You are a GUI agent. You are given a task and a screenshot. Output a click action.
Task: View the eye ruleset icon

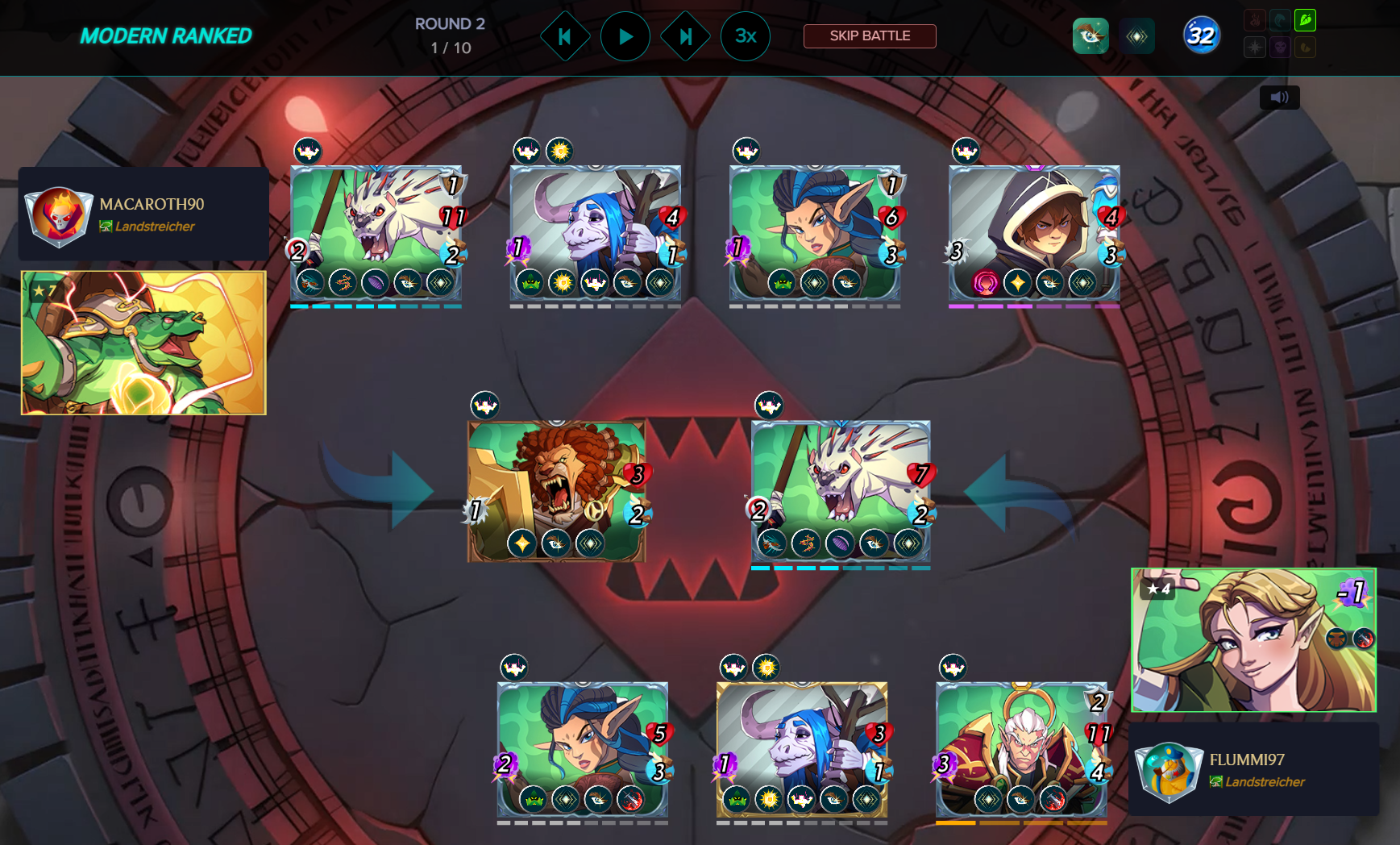1091,36
